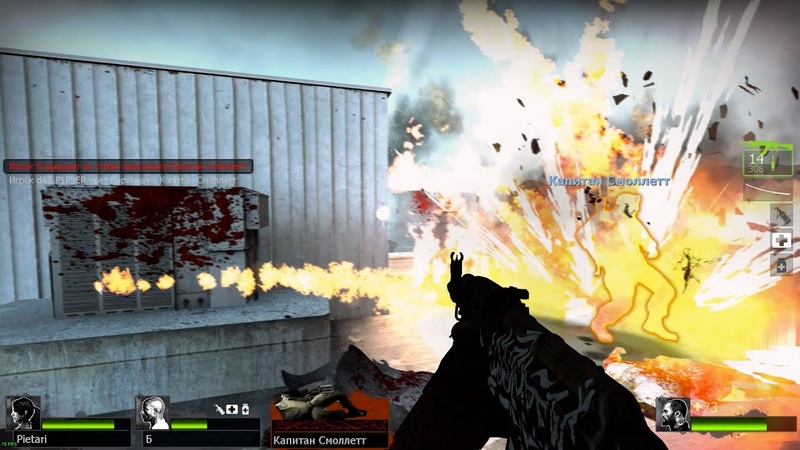Select the assault rifle primary weapon slot
Screen dimensions: 800x450
point(767,160)
